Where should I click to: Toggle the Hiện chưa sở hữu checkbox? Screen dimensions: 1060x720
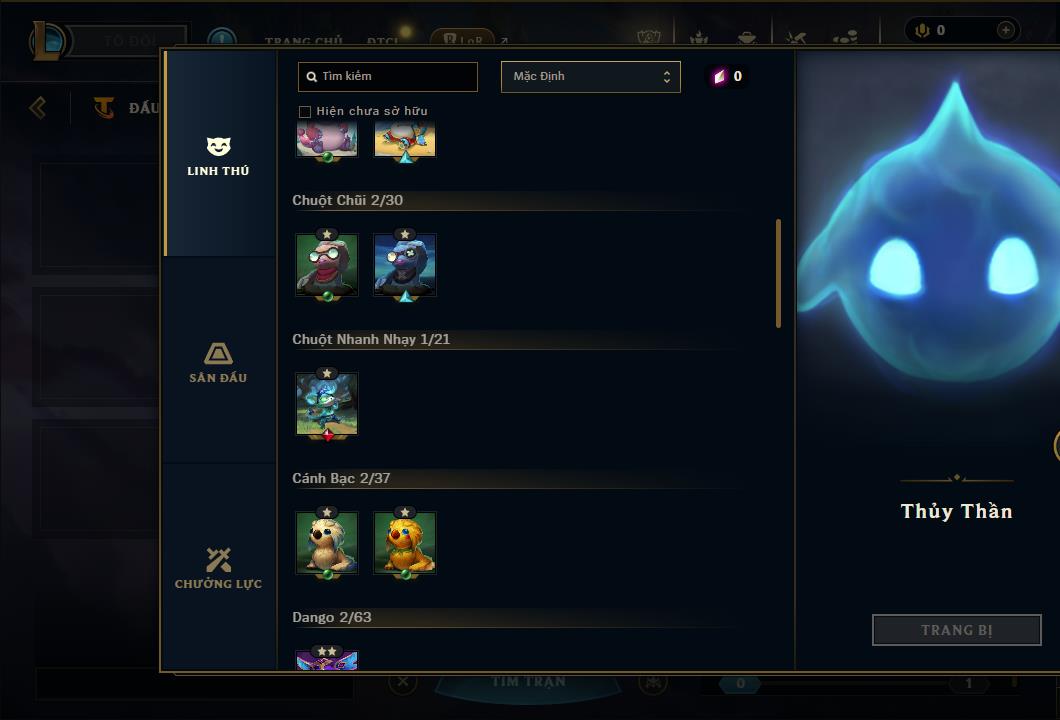pyautogui.click(x=305, y=111)
